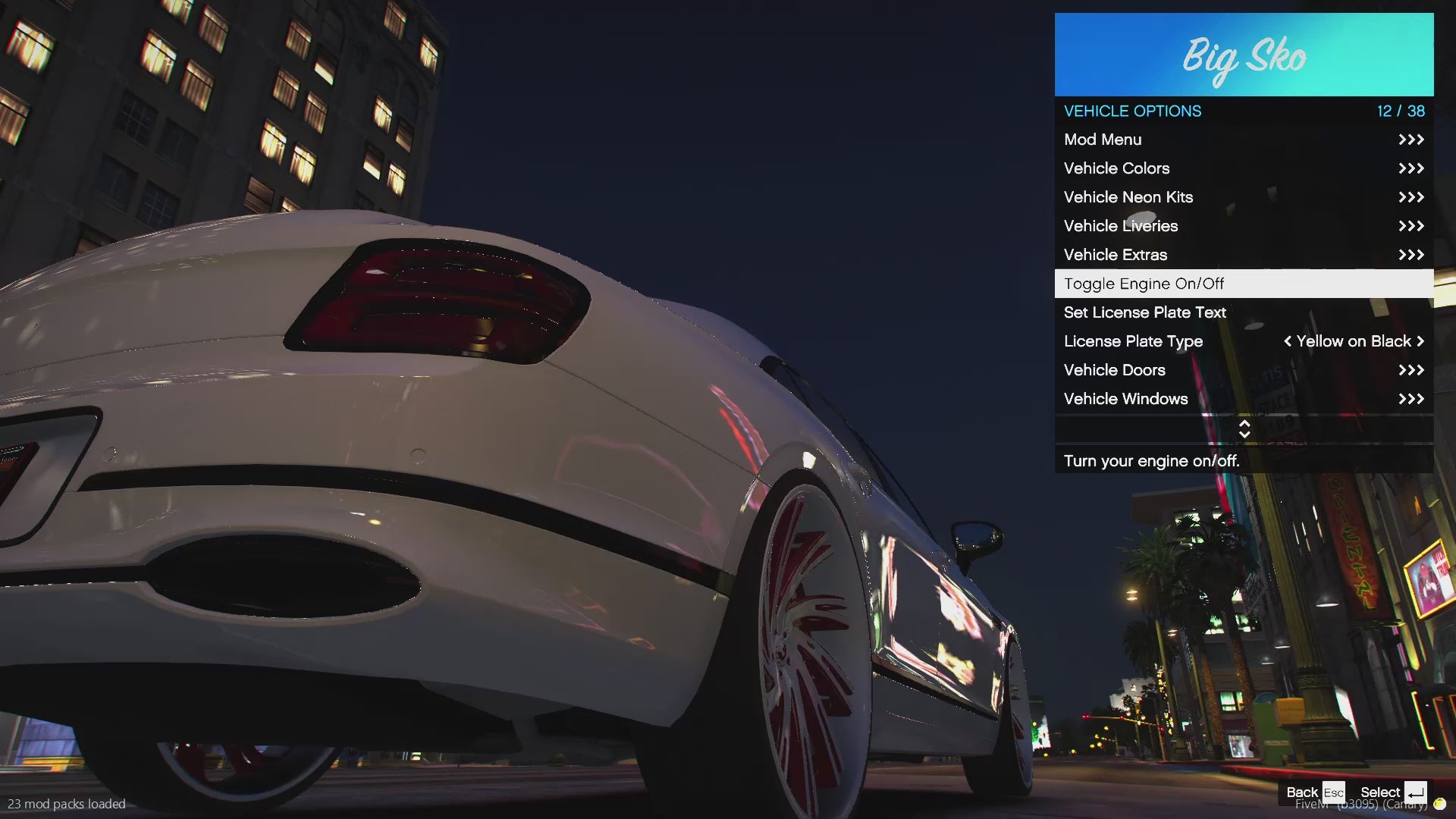
Task: Open Vehicle Colors options
Action: [x=1244, y=168]
